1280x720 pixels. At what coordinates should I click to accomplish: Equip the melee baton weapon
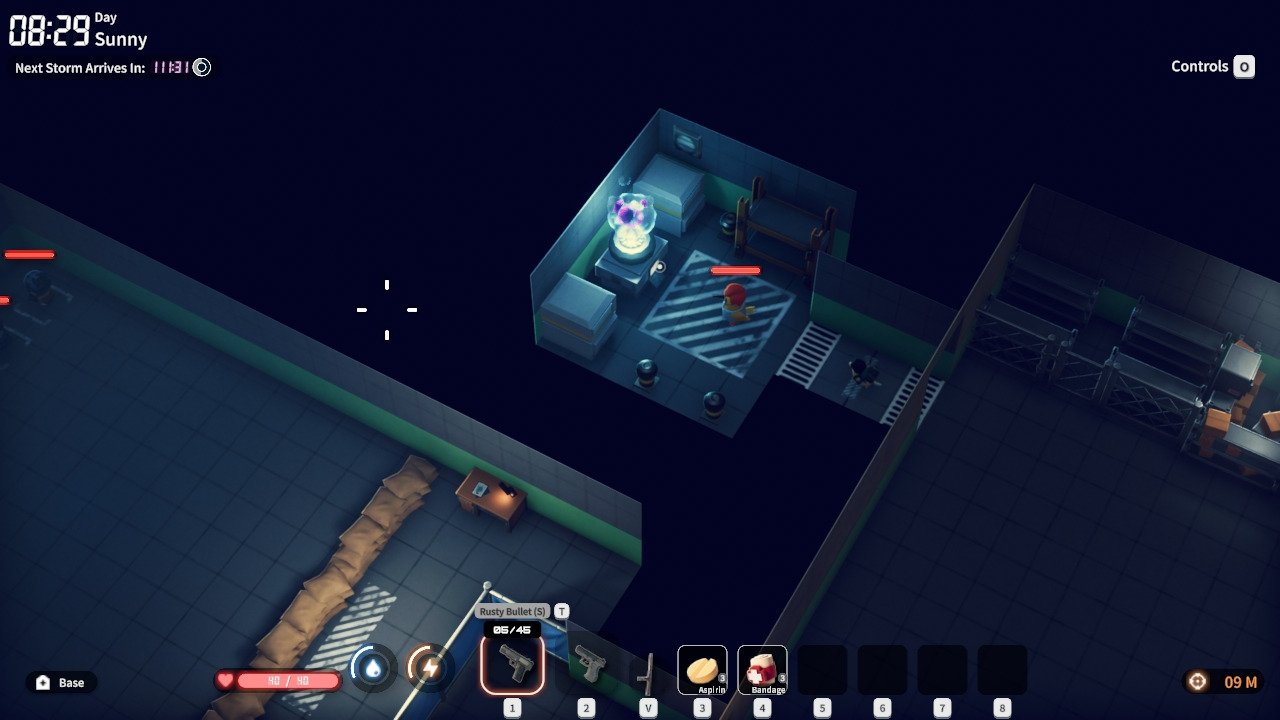pos(648,672)
